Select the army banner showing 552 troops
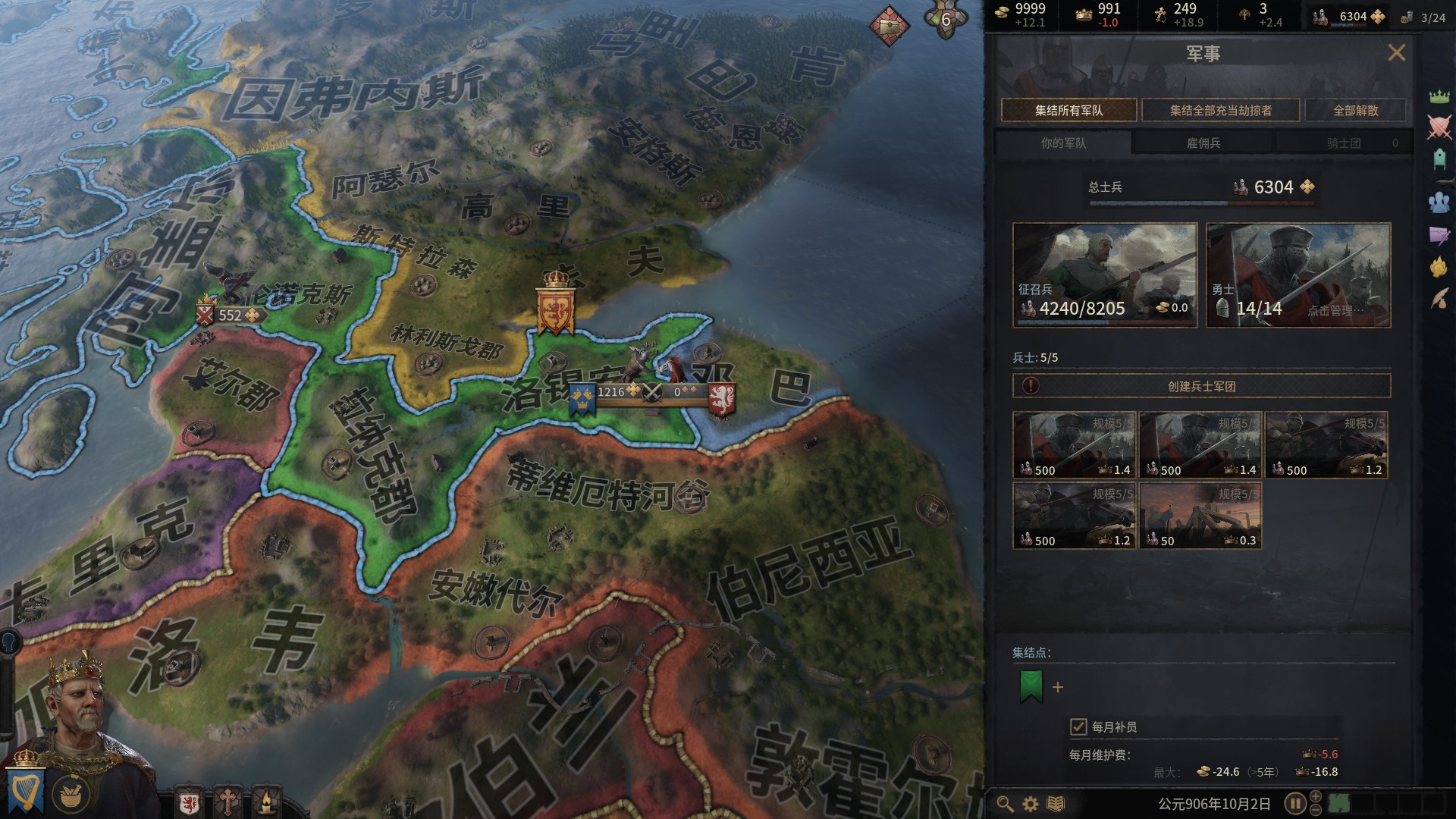The image size is (1456, 819). coord(229,315)
